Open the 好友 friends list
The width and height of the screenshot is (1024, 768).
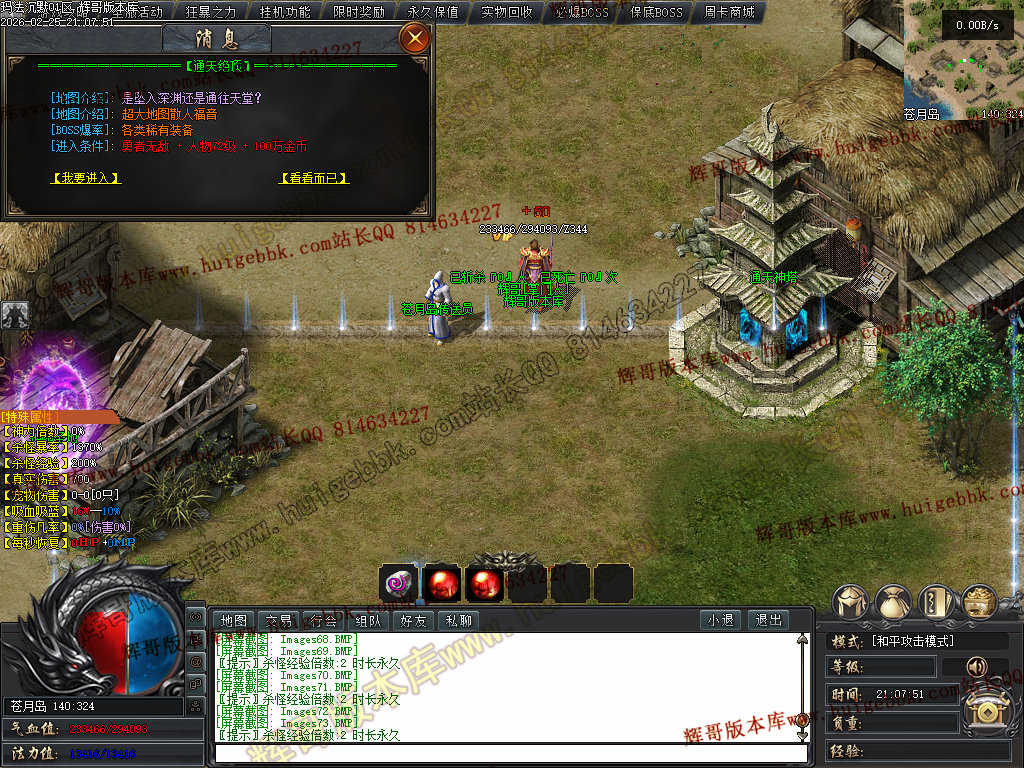point(413,621)
